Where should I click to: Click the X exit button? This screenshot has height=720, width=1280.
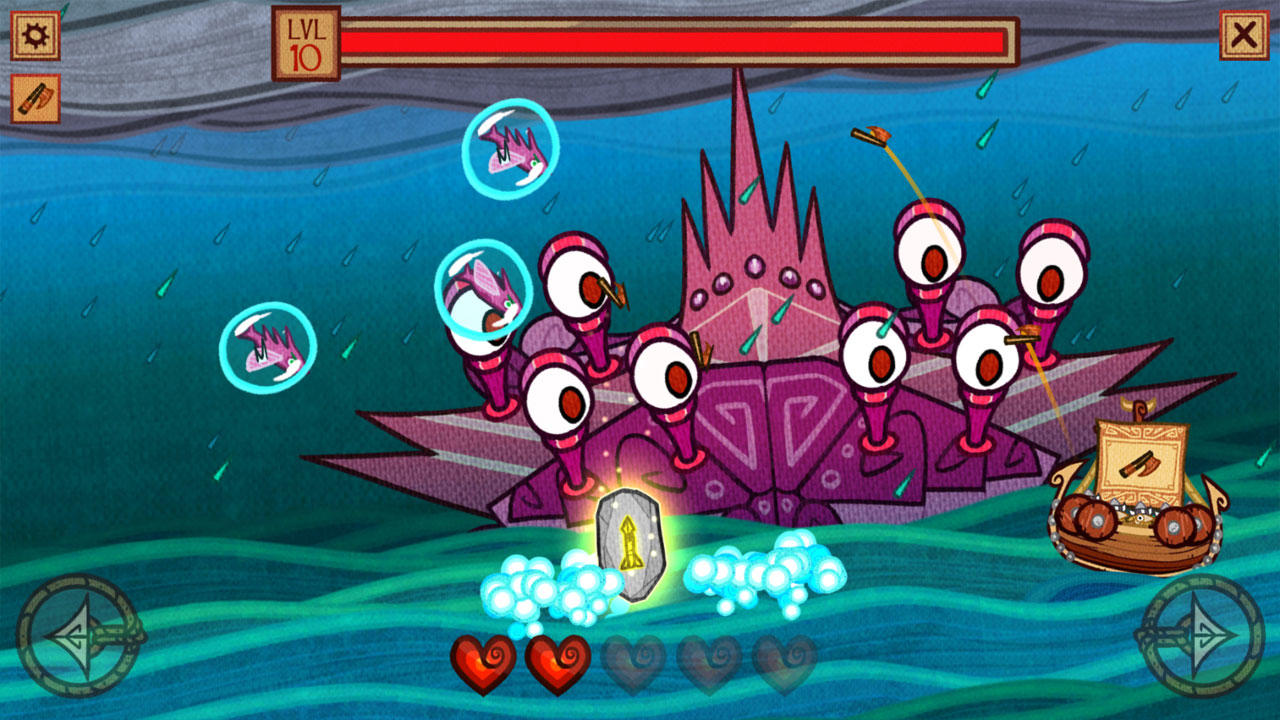(1246, 32)
